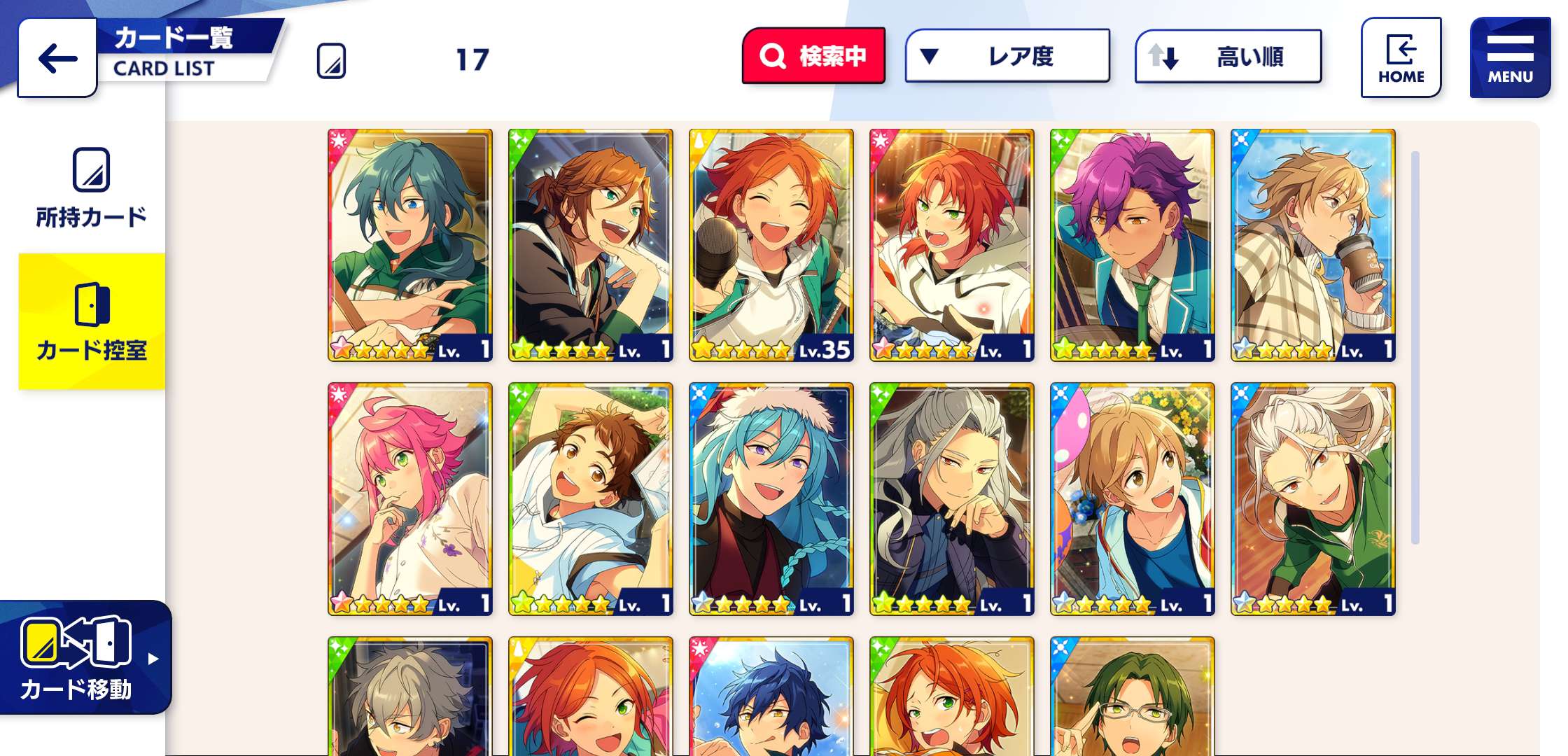Open the MENU panel
The height and width of the screenshot is (756, 1568).
[1509, 55]
